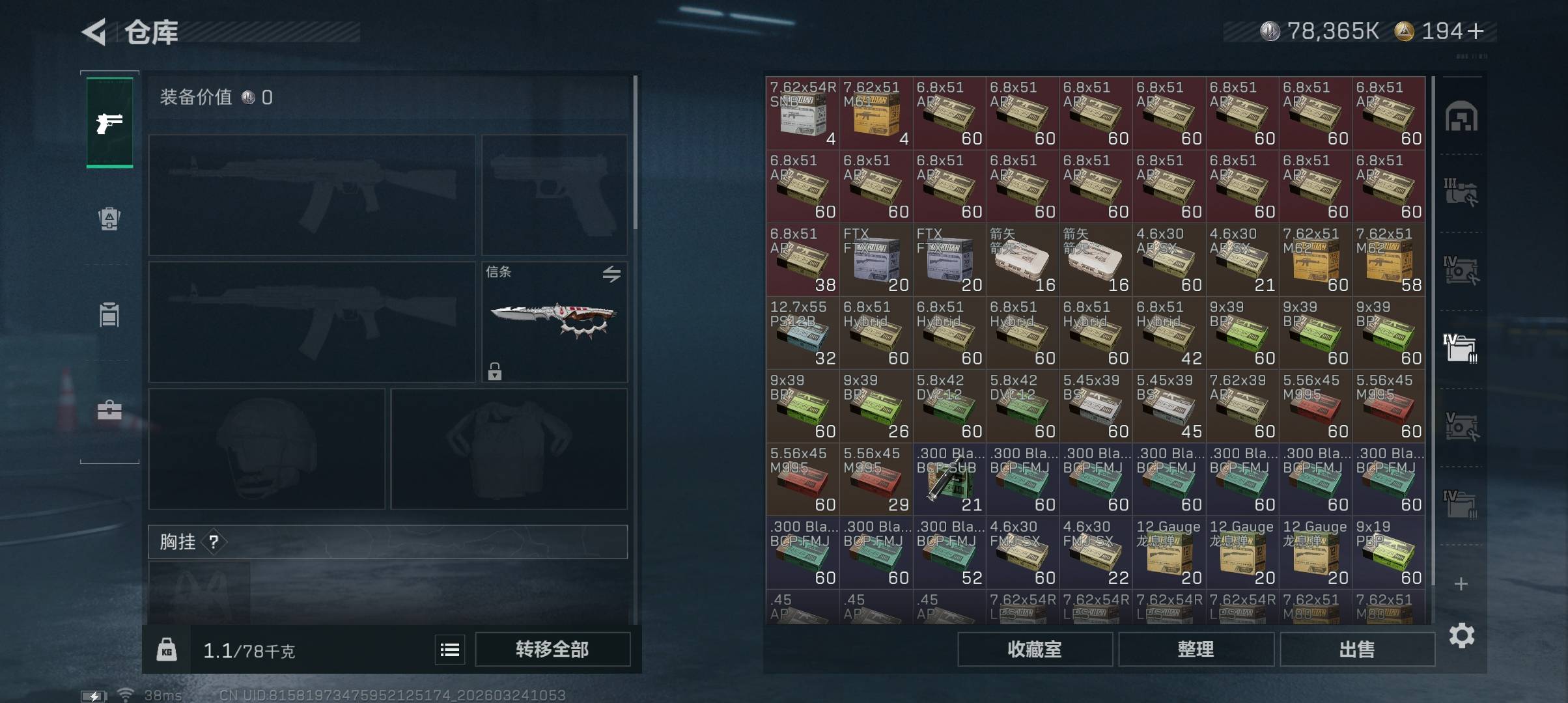Tap the 整理 sort button
This screenshot has height=703, width=1568.
tap(1196, 649)
